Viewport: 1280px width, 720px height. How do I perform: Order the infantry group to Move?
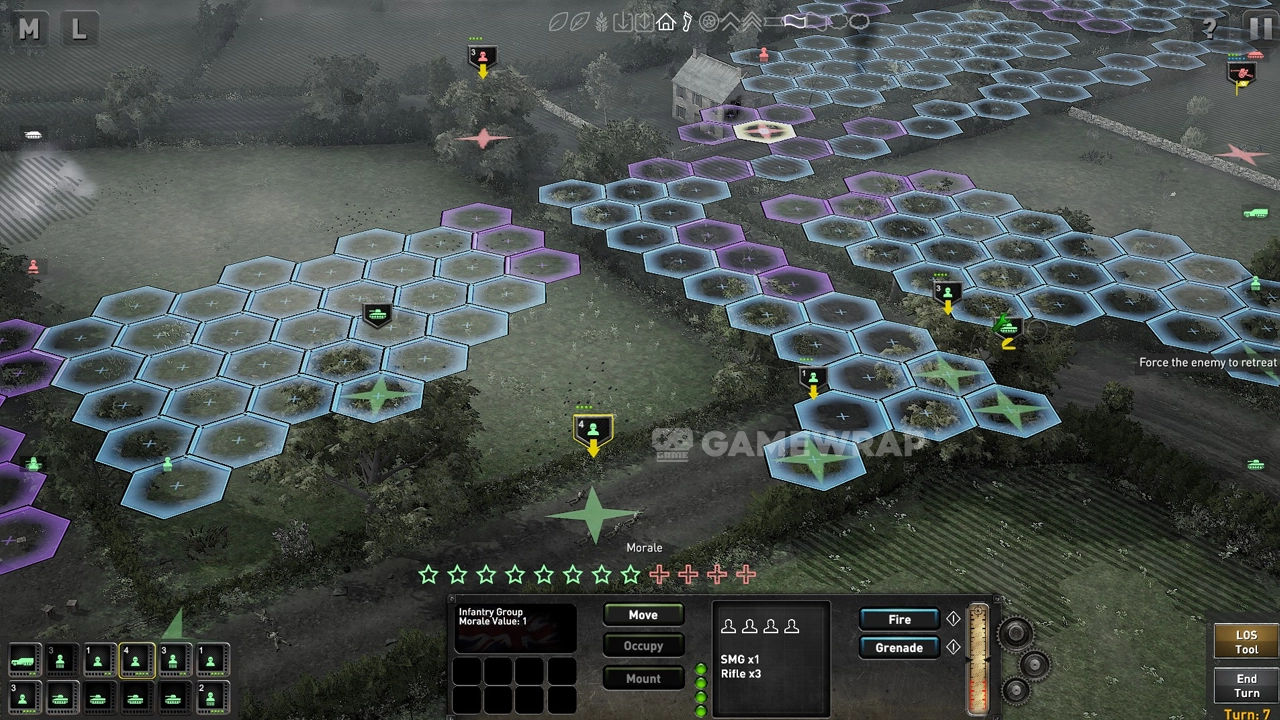point(643,615)
